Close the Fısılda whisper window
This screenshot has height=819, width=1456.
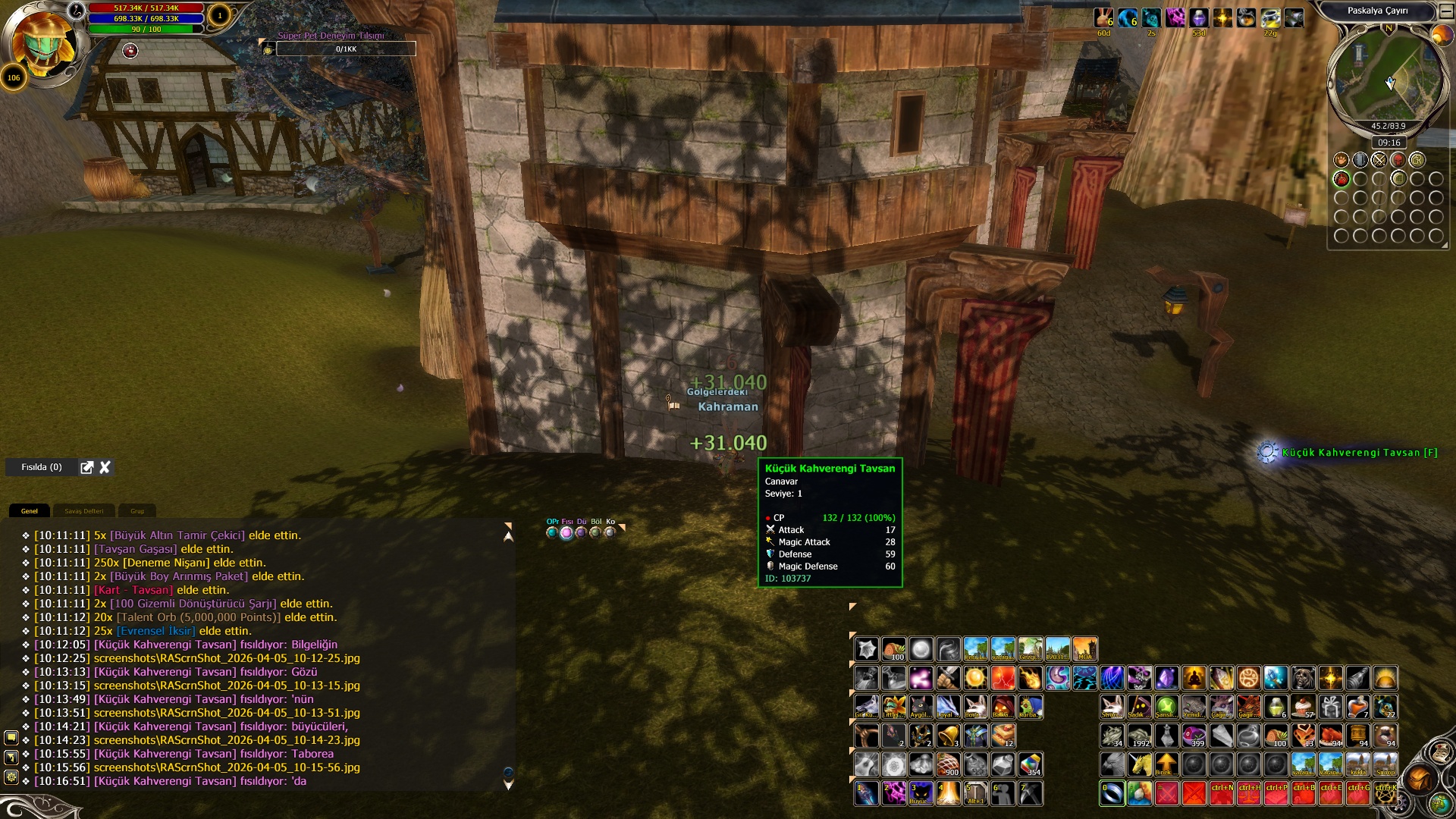(105, 467)
